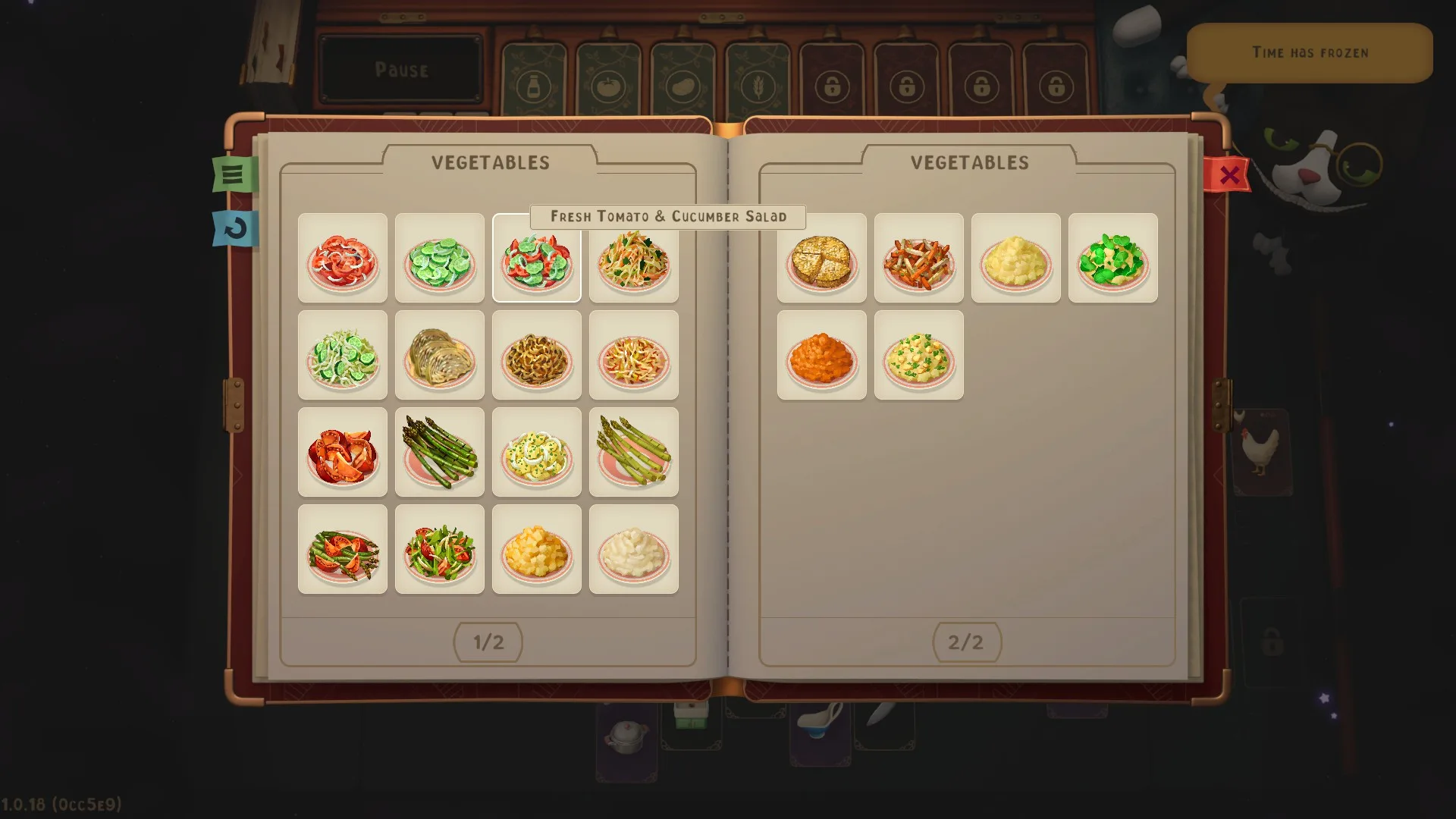
Task: Select the quartered red tomatoes dish
Action: [x=343, y=453]
